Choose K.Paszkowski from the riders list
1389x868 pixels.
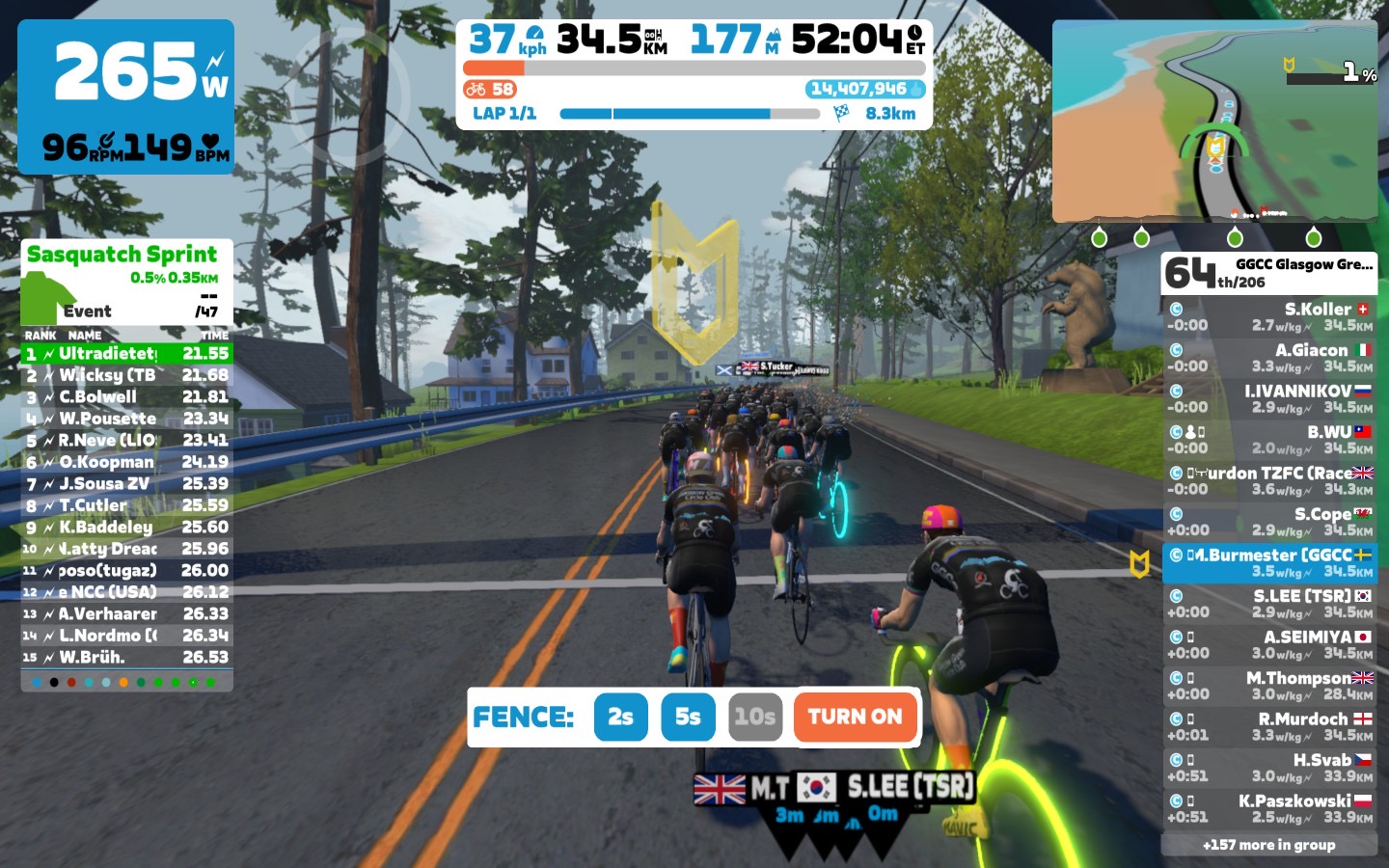[x=1269, y=808]
